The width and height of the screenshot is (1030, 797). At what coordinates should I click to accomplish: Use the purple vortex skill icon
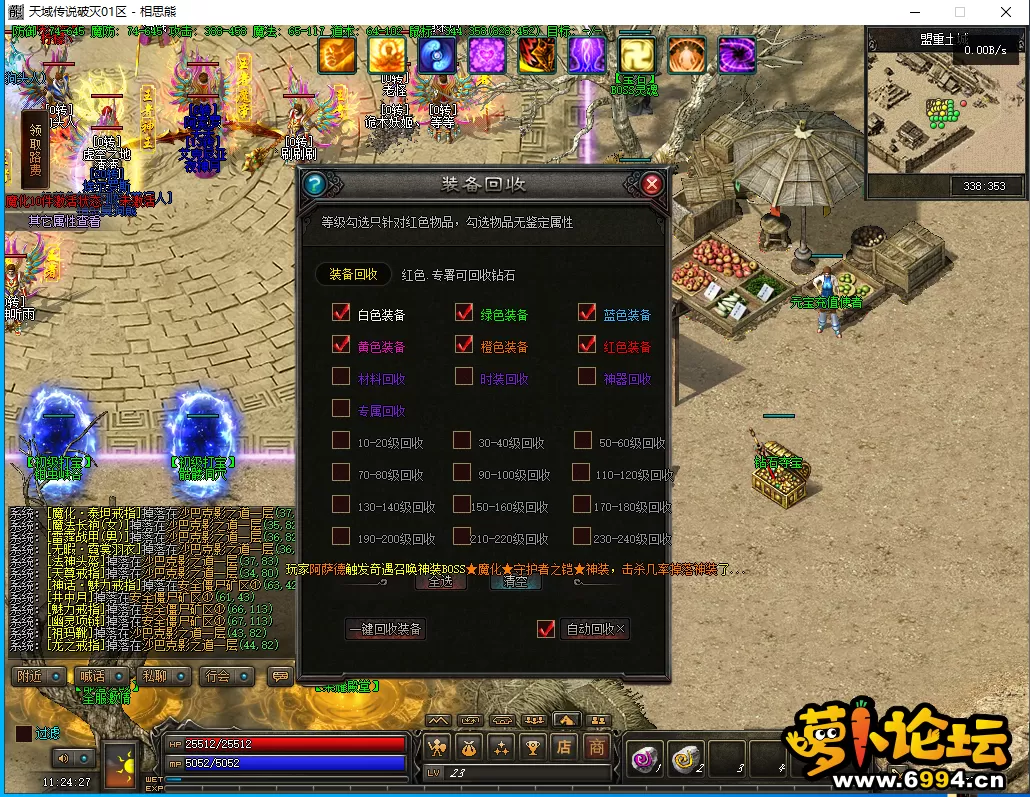pos(737,55)
